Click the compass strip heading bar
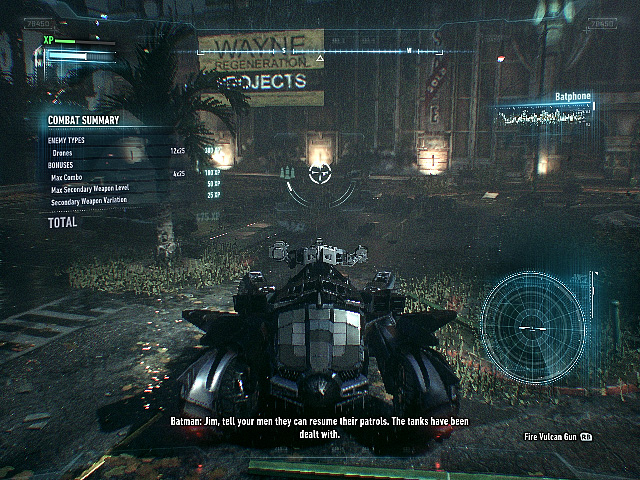Image resolution: width=640 pixels, height=480 pixels. click(320, 51)
